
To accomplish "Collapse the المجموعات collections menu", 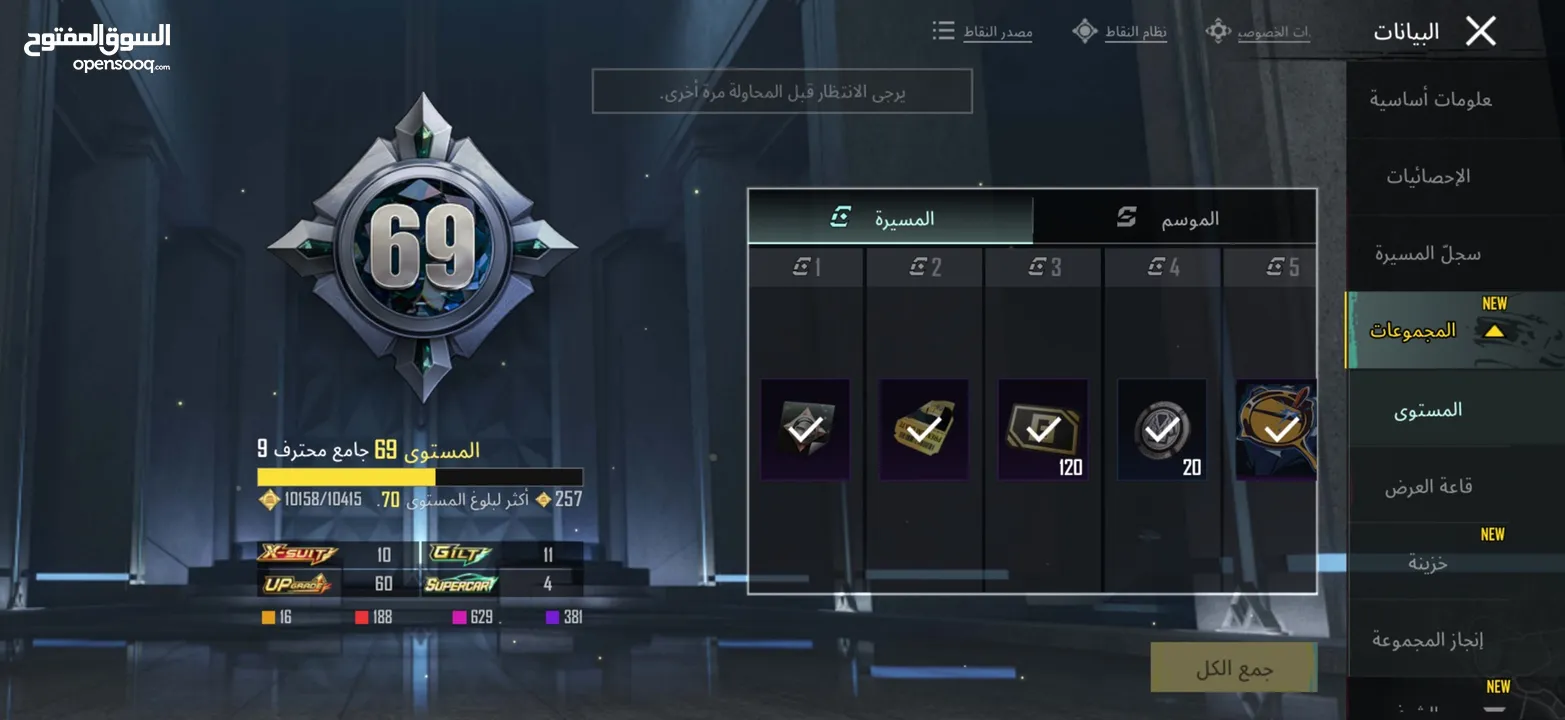I will 1493,331.
